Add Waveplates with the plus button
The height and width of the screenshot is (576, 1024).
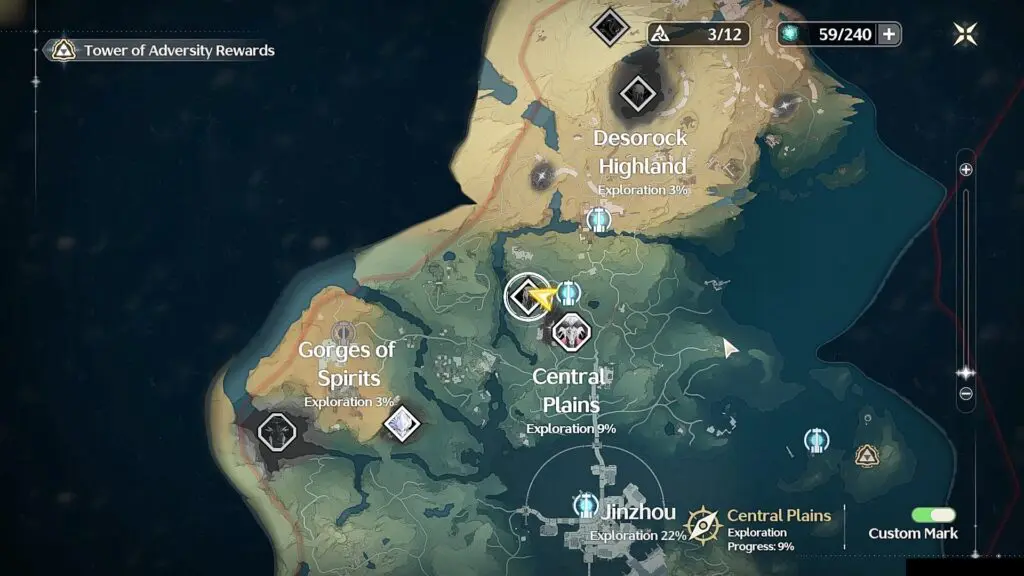888,34
